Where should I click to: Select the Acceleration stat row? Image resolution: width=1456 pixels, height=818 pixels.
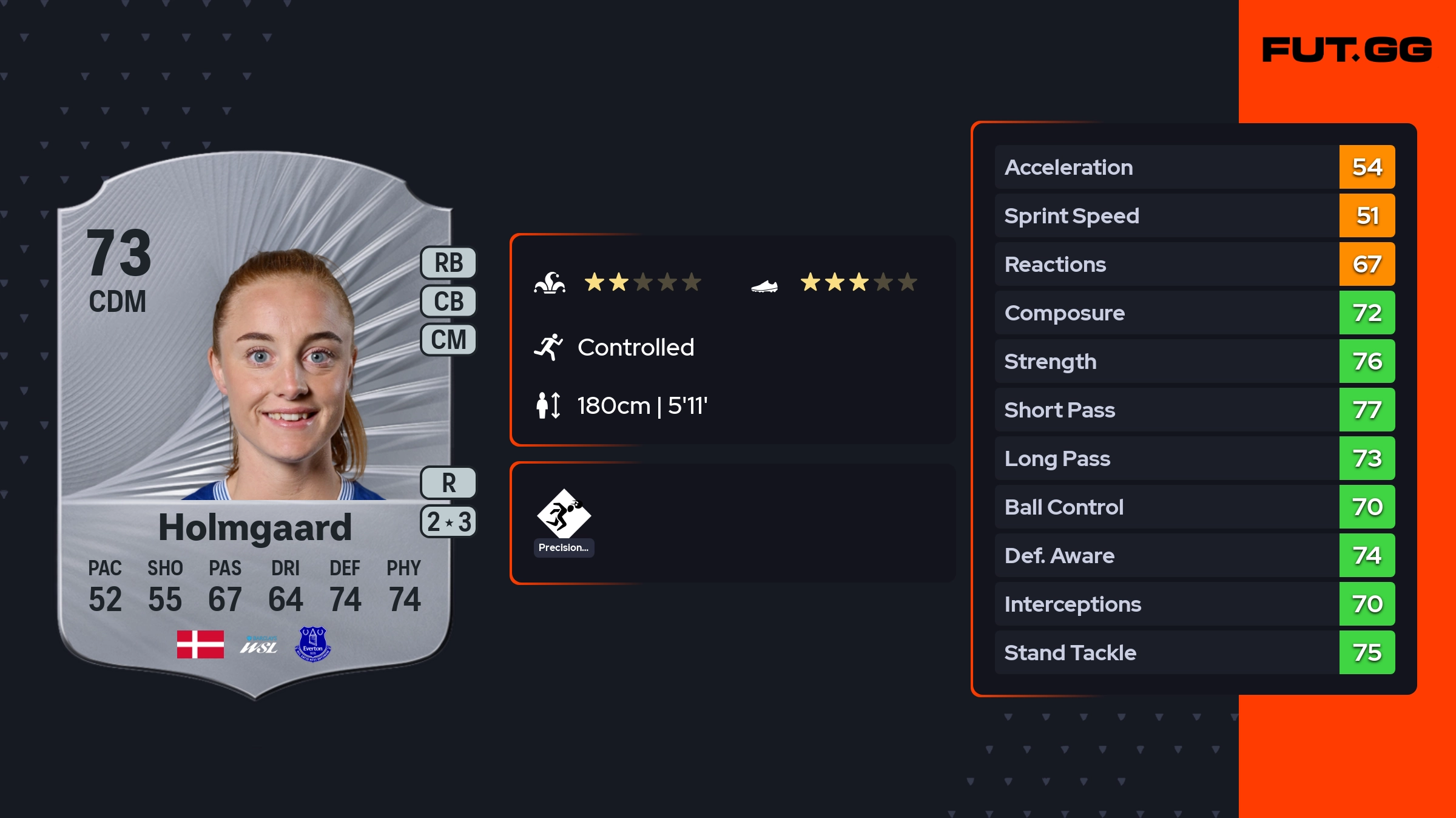pos(1194,167)
